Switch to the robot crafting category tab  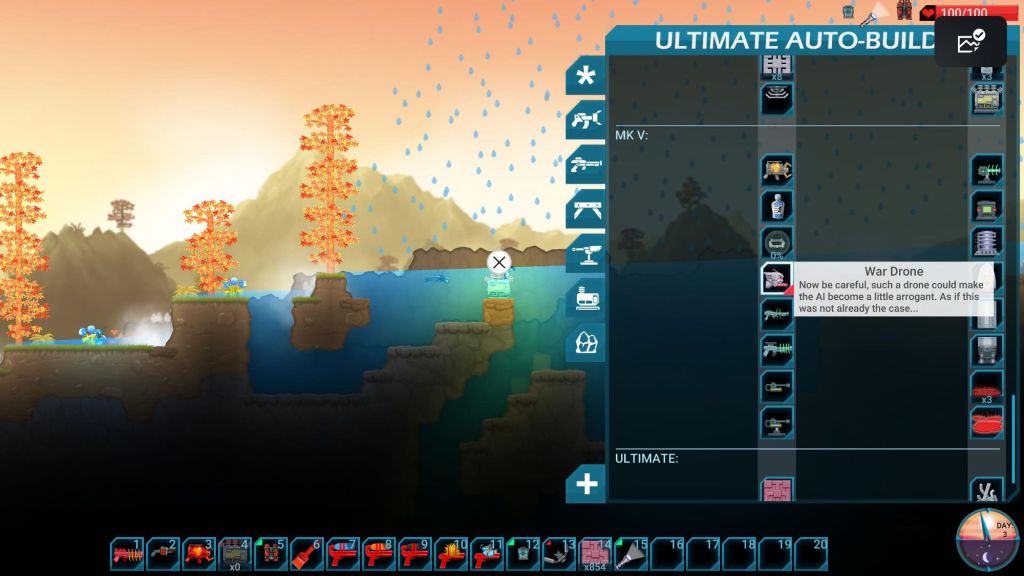coord(586,121)
